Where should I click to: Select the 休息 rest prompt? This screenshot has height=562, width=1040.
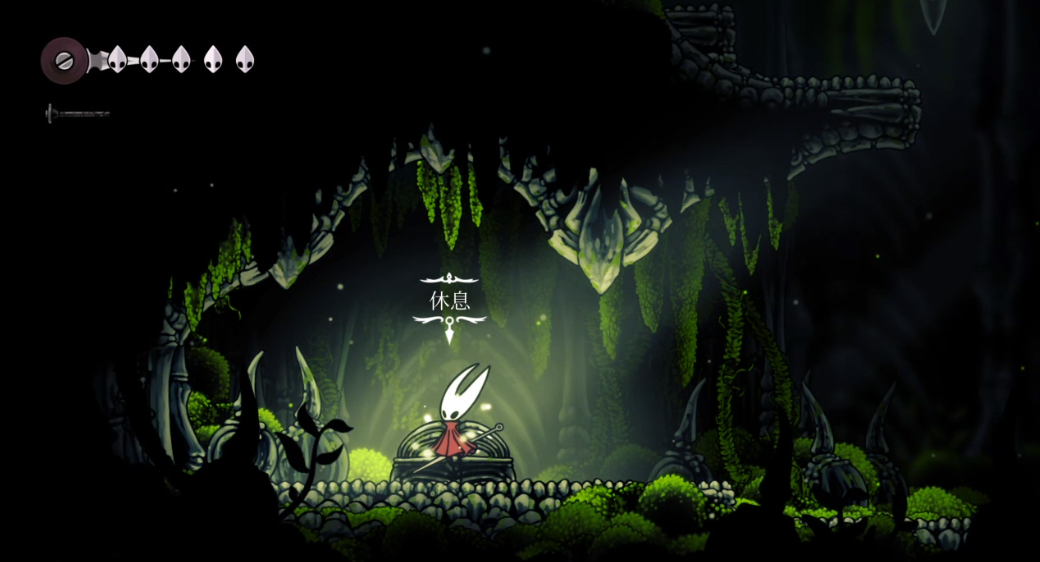(x=450, y=300)
